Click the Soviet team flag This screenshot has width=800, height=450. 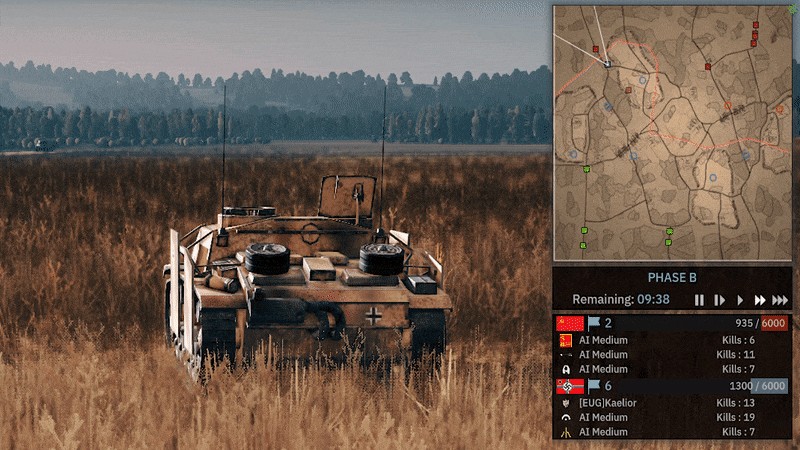(571, 323)
